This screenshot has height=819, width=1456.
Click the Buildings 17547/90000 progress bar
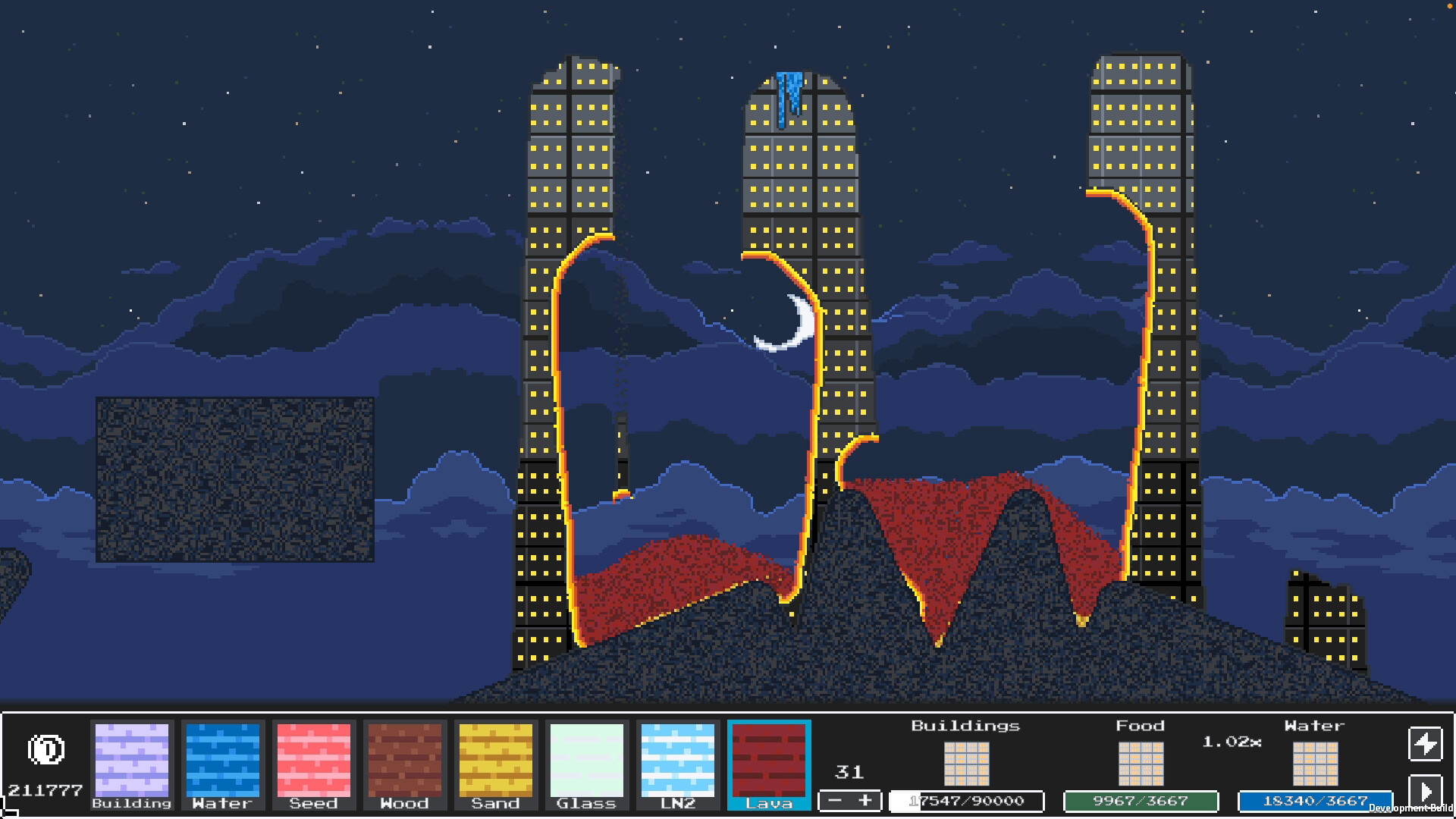coord(965,801)
